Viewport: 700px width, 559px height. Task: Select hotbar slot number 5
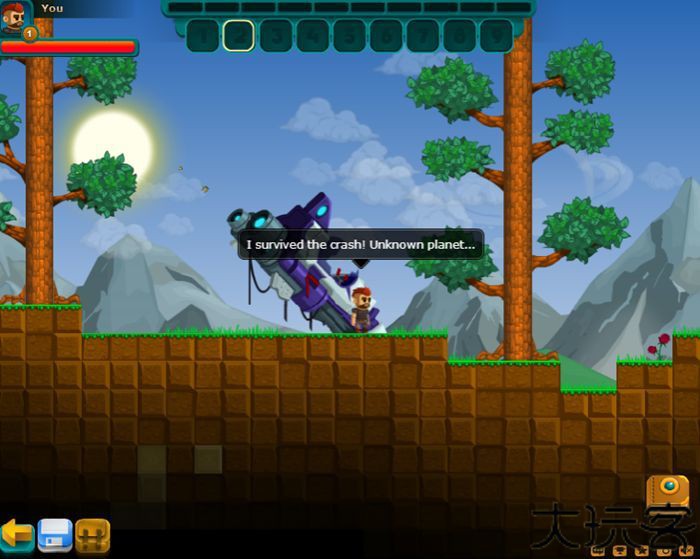pyautogui.click(x=348, y=36)
